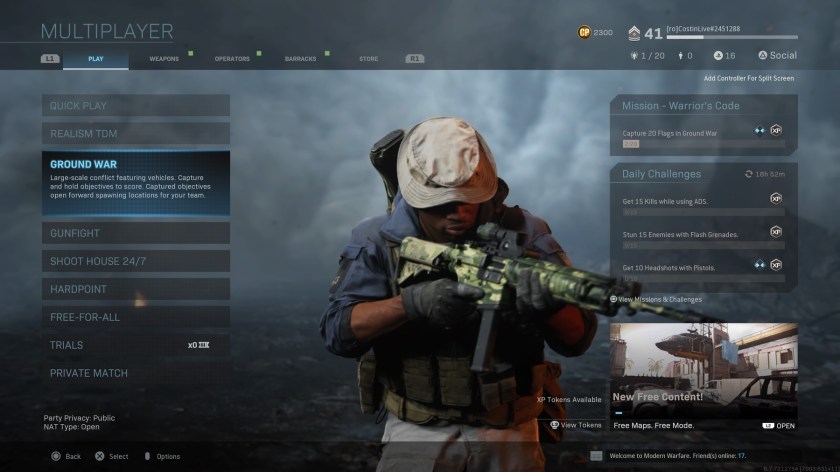This screenshot has height=472, width=840.
Task: Click View Tokens for XP tokens
Action: point(576,425)
